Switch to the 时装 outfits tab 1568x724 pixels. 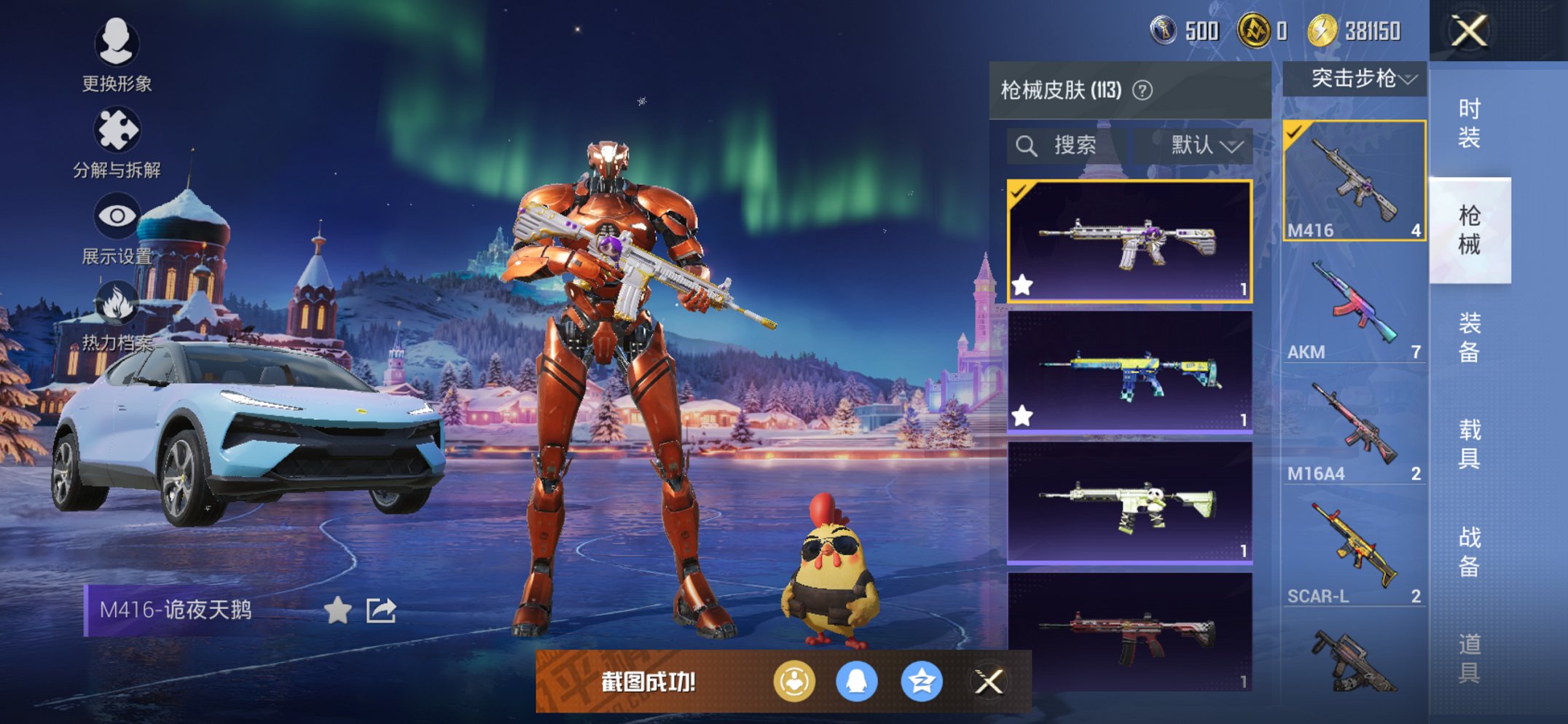(1469, 123)
